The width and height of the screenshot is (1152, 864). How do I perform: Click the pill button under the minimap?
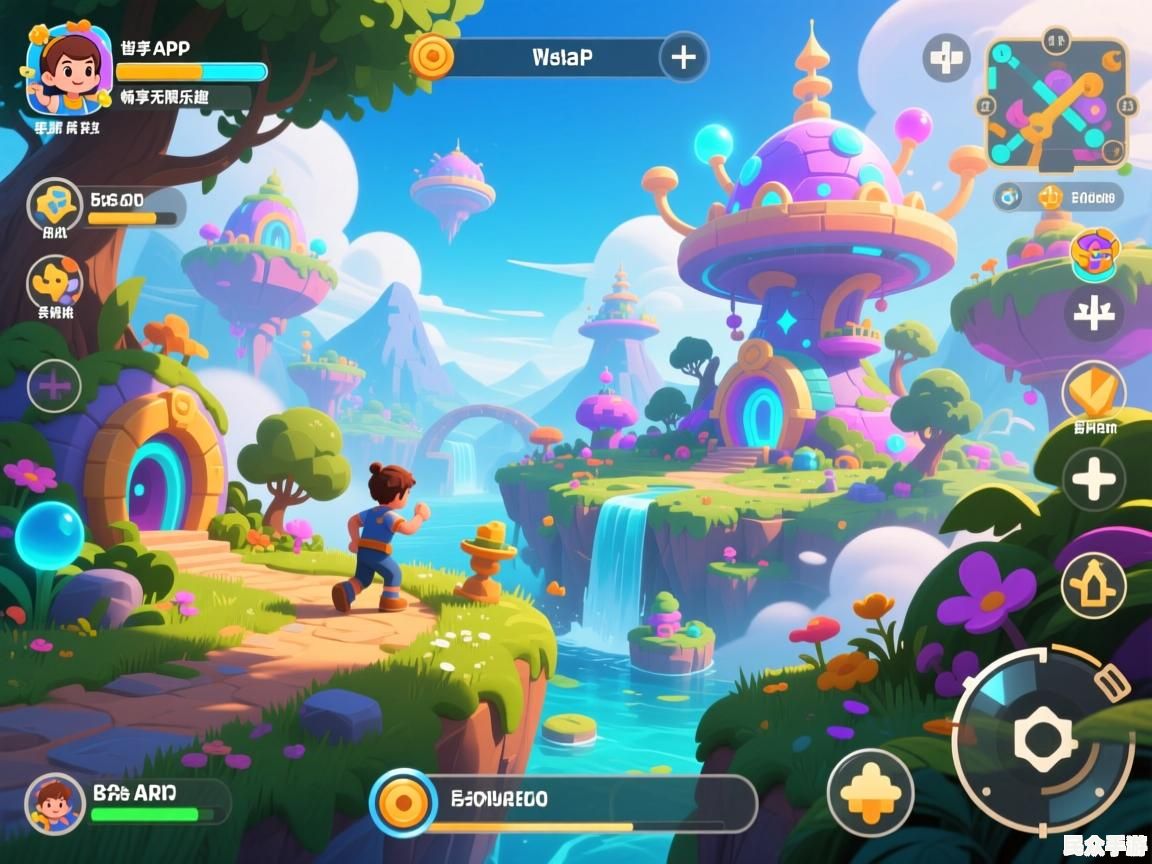[1058, 197]
